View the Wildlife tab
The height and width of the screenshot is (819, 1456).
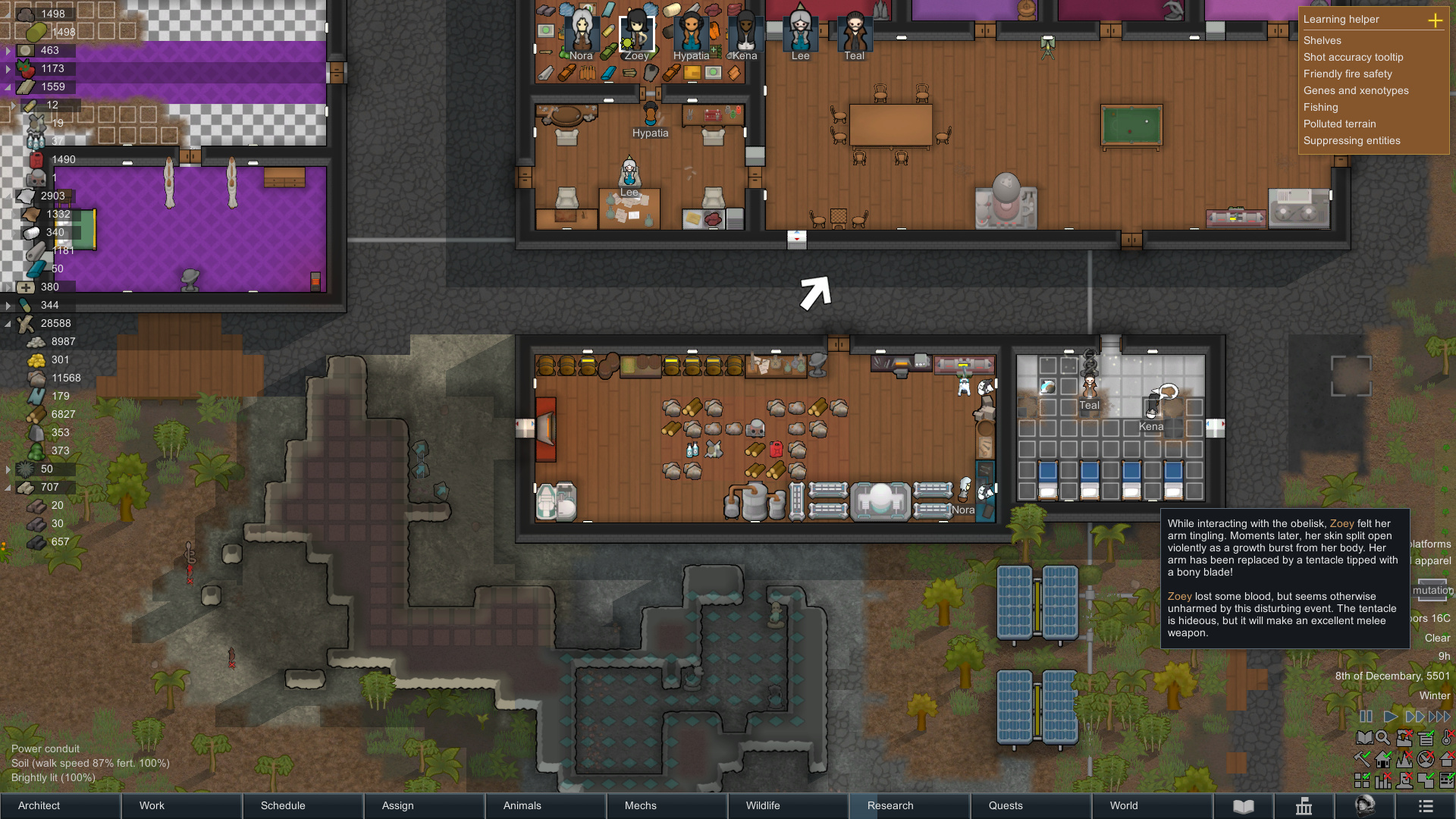788,805
